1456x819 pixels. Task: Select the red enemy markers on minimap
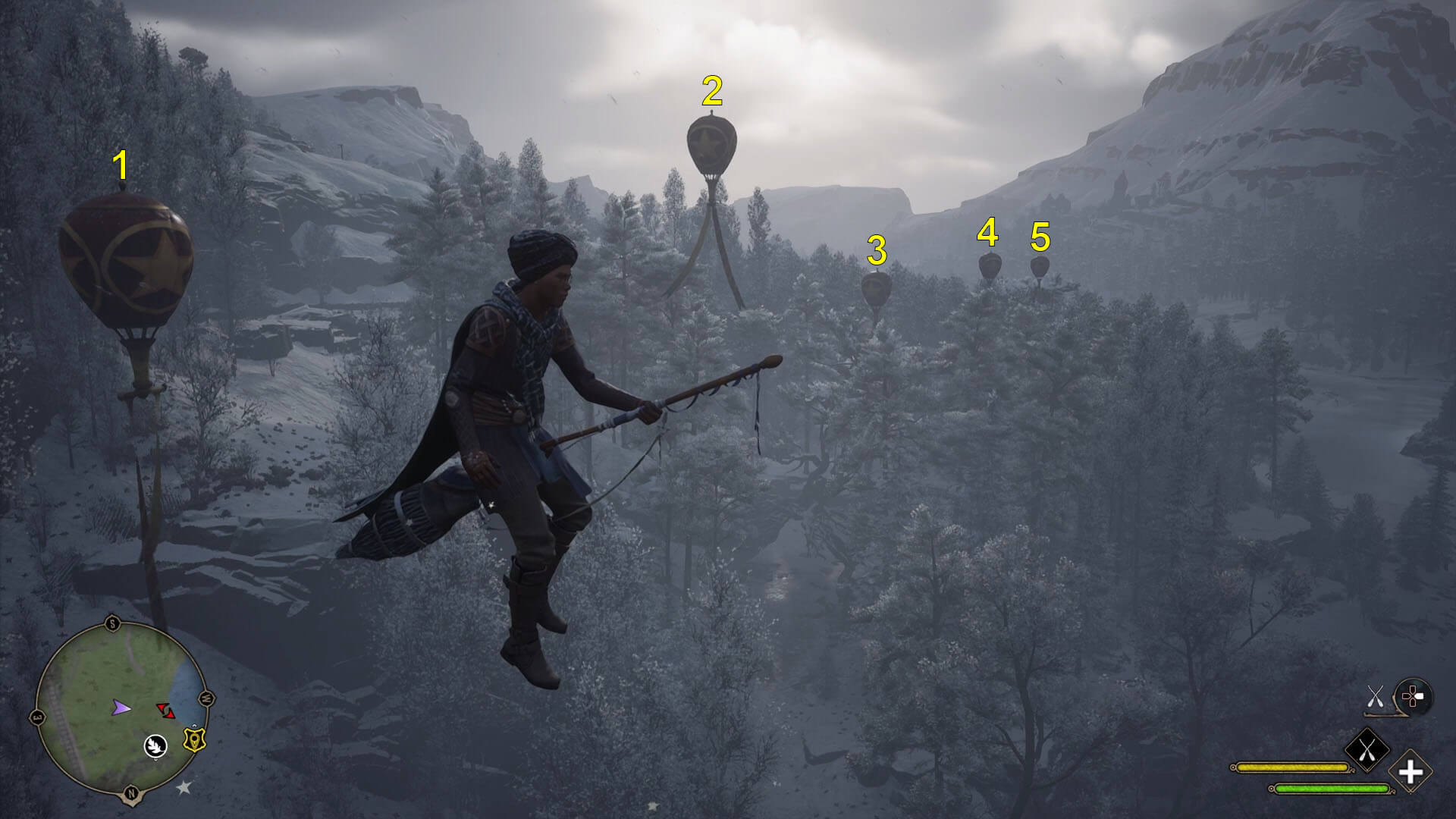pyautogui.click(x=166, y=711)
